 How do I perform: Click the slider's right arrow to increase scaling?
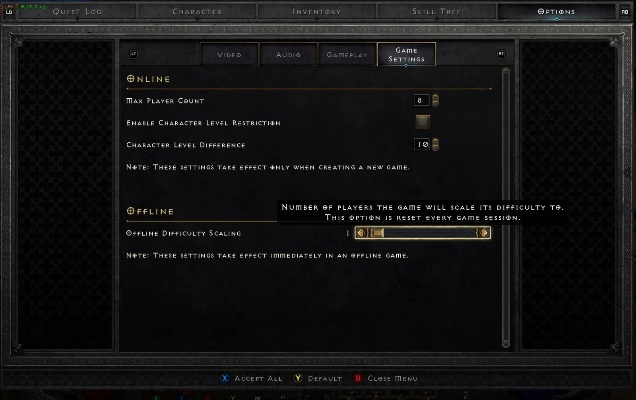(484, 233)
